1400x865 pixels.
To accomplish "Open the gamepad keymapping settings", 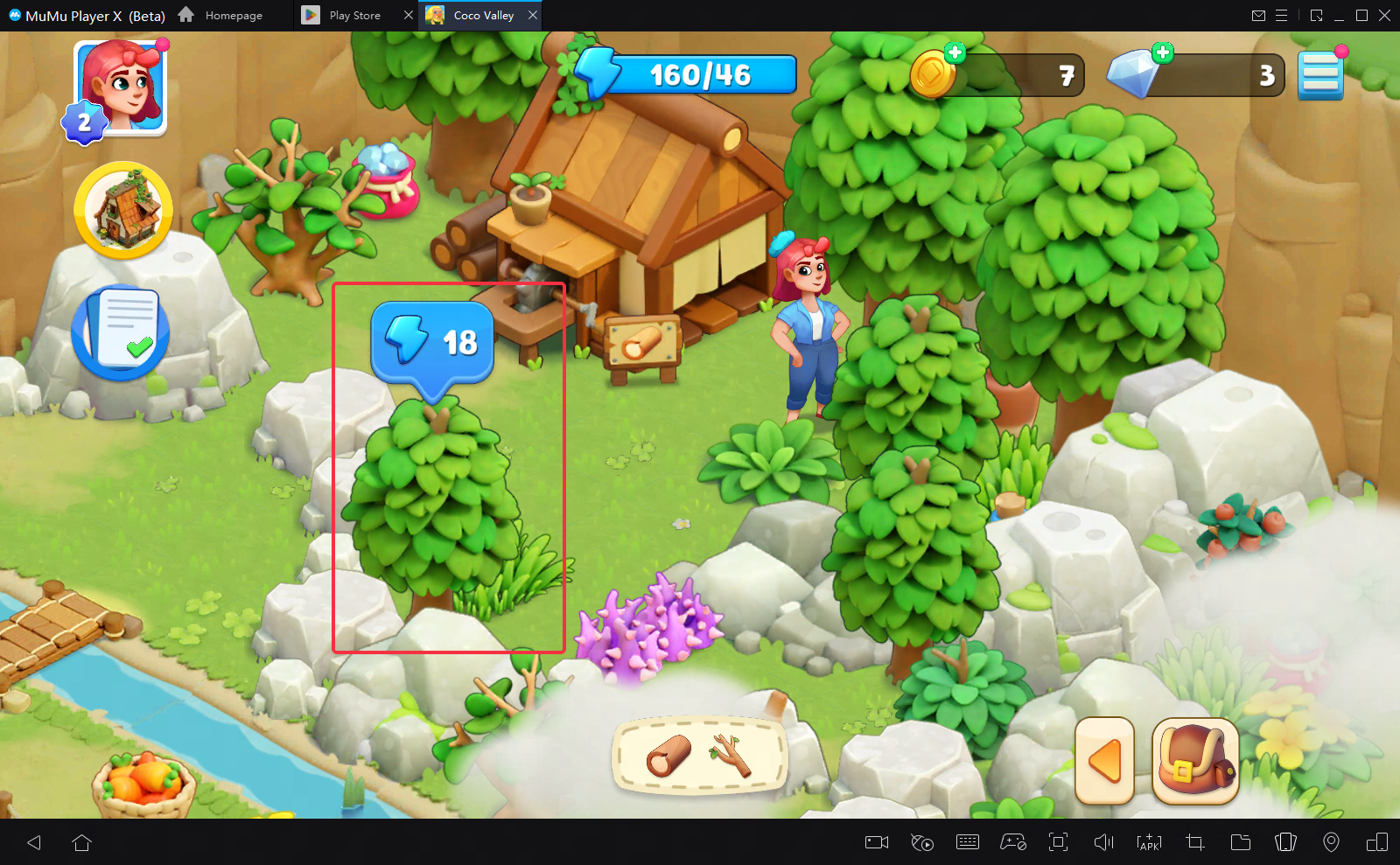I will pyautogui.click(x=1012, y=842).
